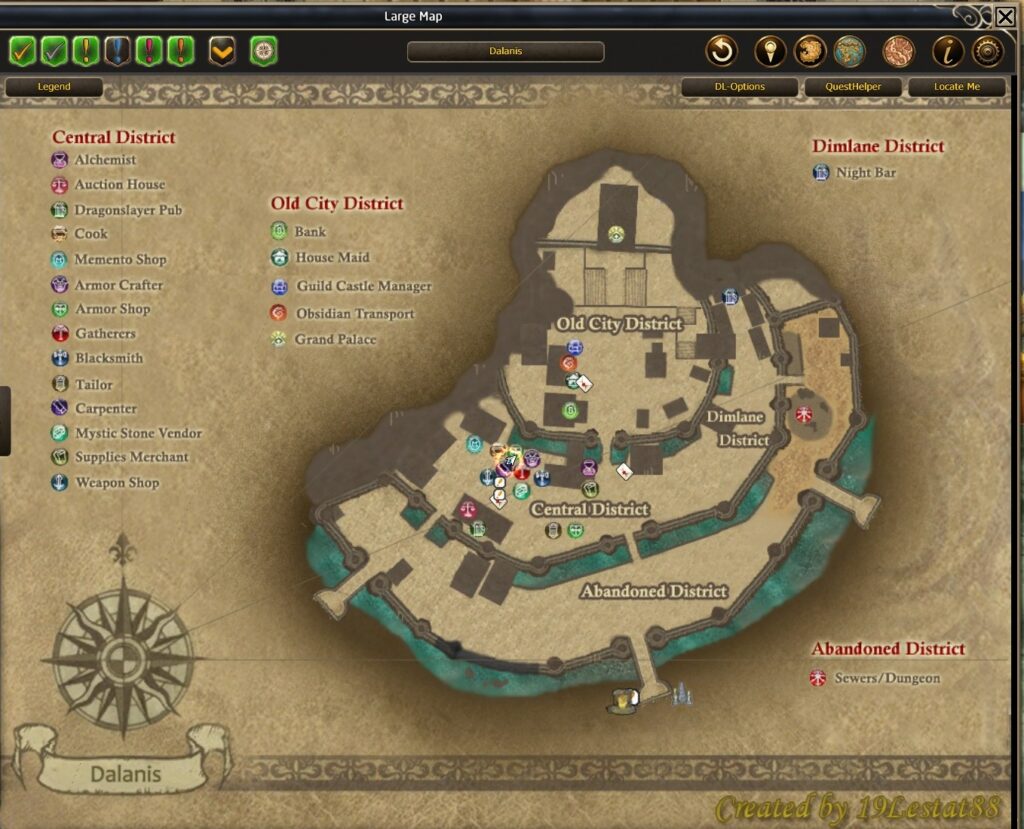Toggle the green compass rose filter
The width and height of the screenshot is (1024, 829).
point(263,50)
